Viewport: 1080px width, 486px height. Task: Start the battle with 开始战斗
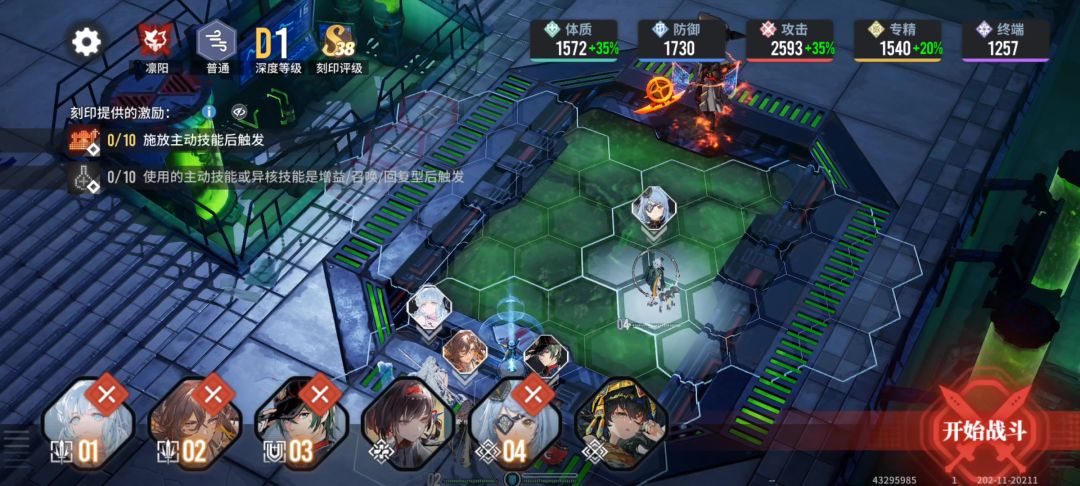pos(984,431)
